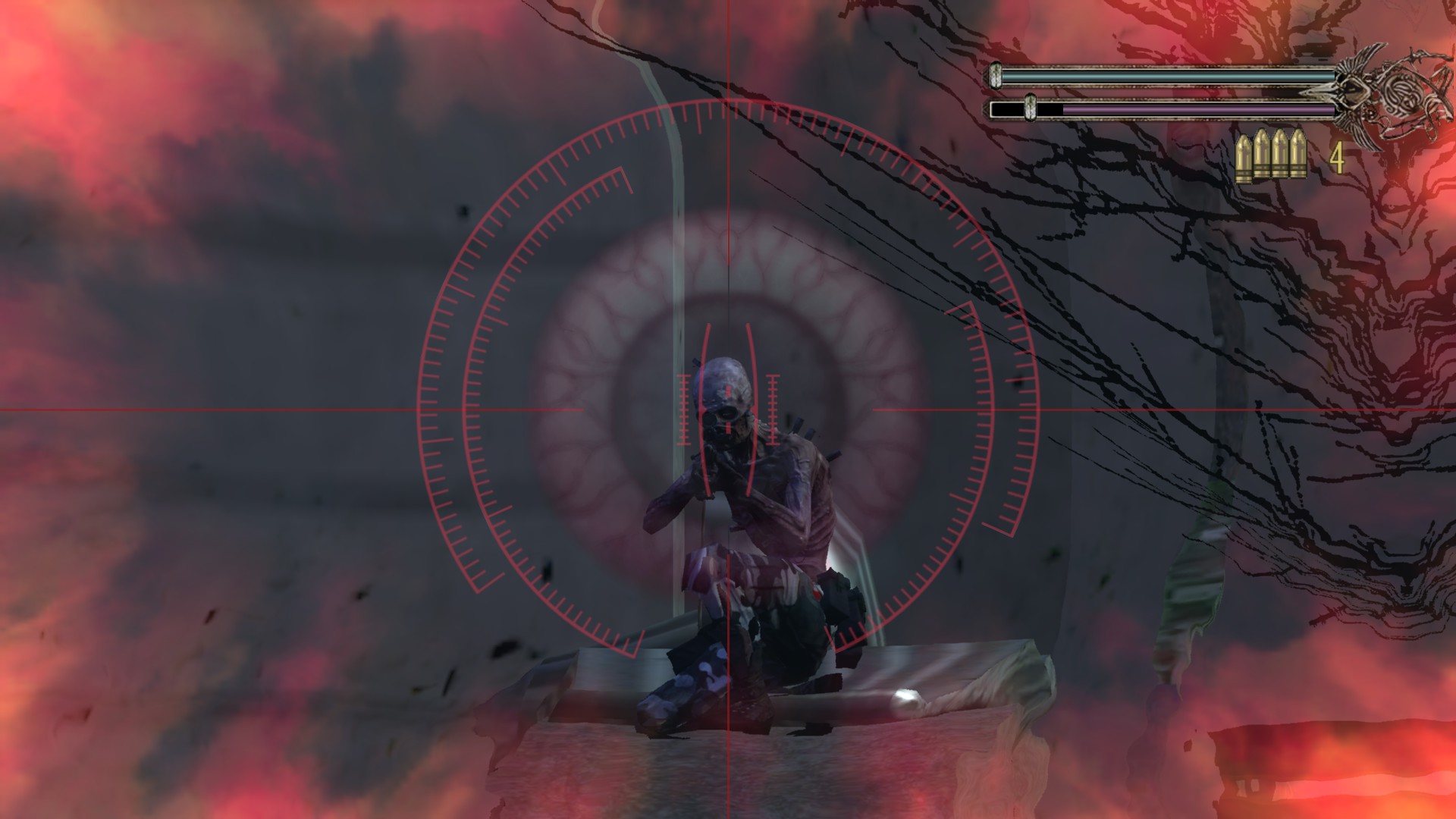
Task: Click the left curved bracket of the reticle
Action: pyautogui.click(x=701, y=409)
